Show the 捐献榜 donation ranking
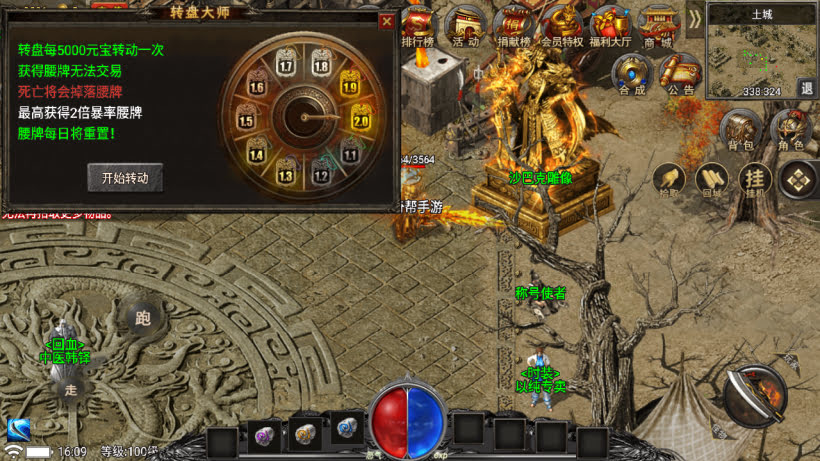This screenshot has height=461, width=820. tap(513, 27)
